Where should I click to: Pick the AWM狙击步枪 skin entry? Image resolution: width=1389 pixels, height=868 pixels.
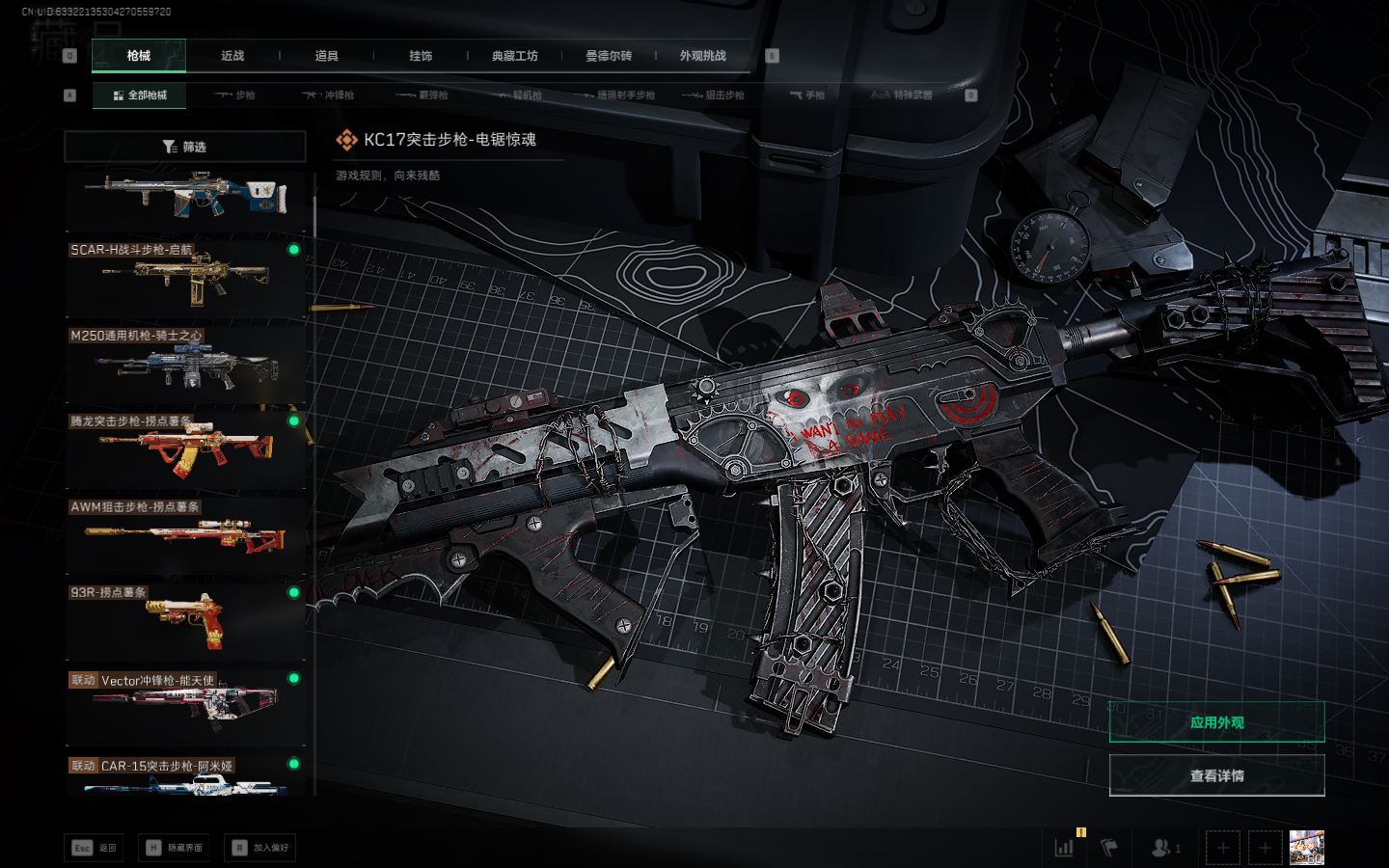(x=184, y=536)
